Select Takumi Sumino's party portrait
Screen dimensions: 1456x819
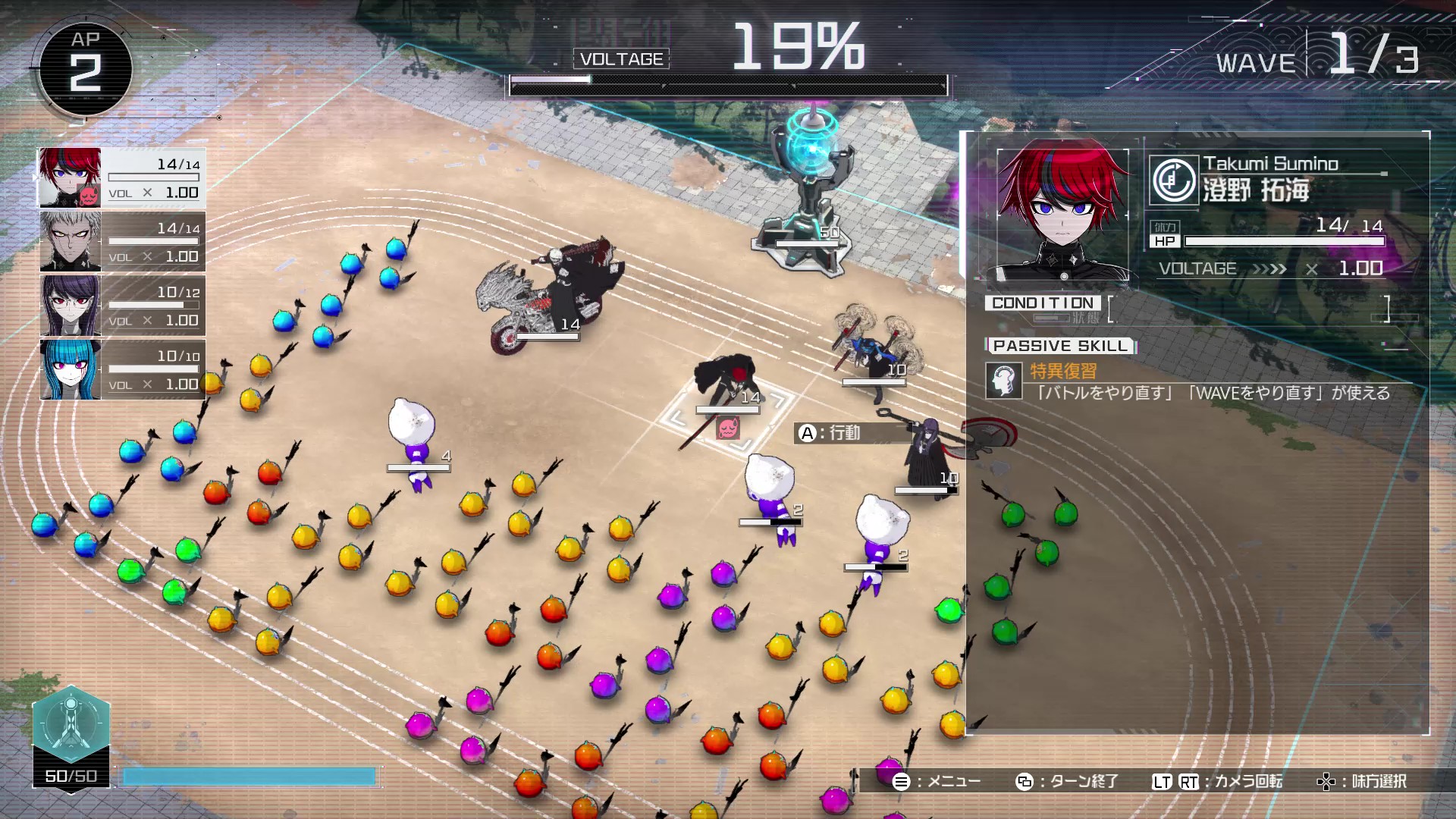pos(70,177)
